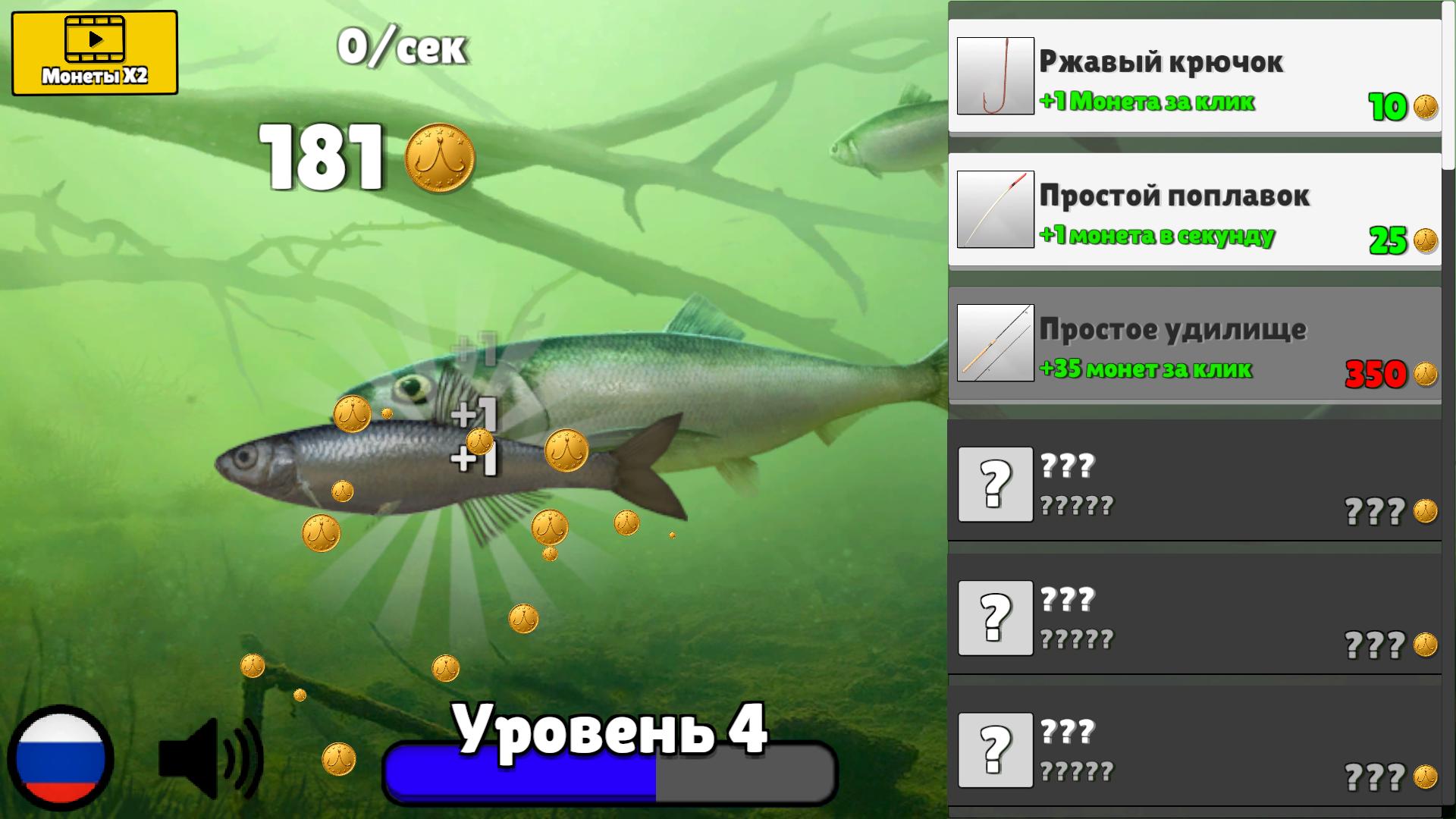This screenshot has width=1456, height=819.
Task: Click the first ??? question mark icon
Action: (x=996, y=485)
